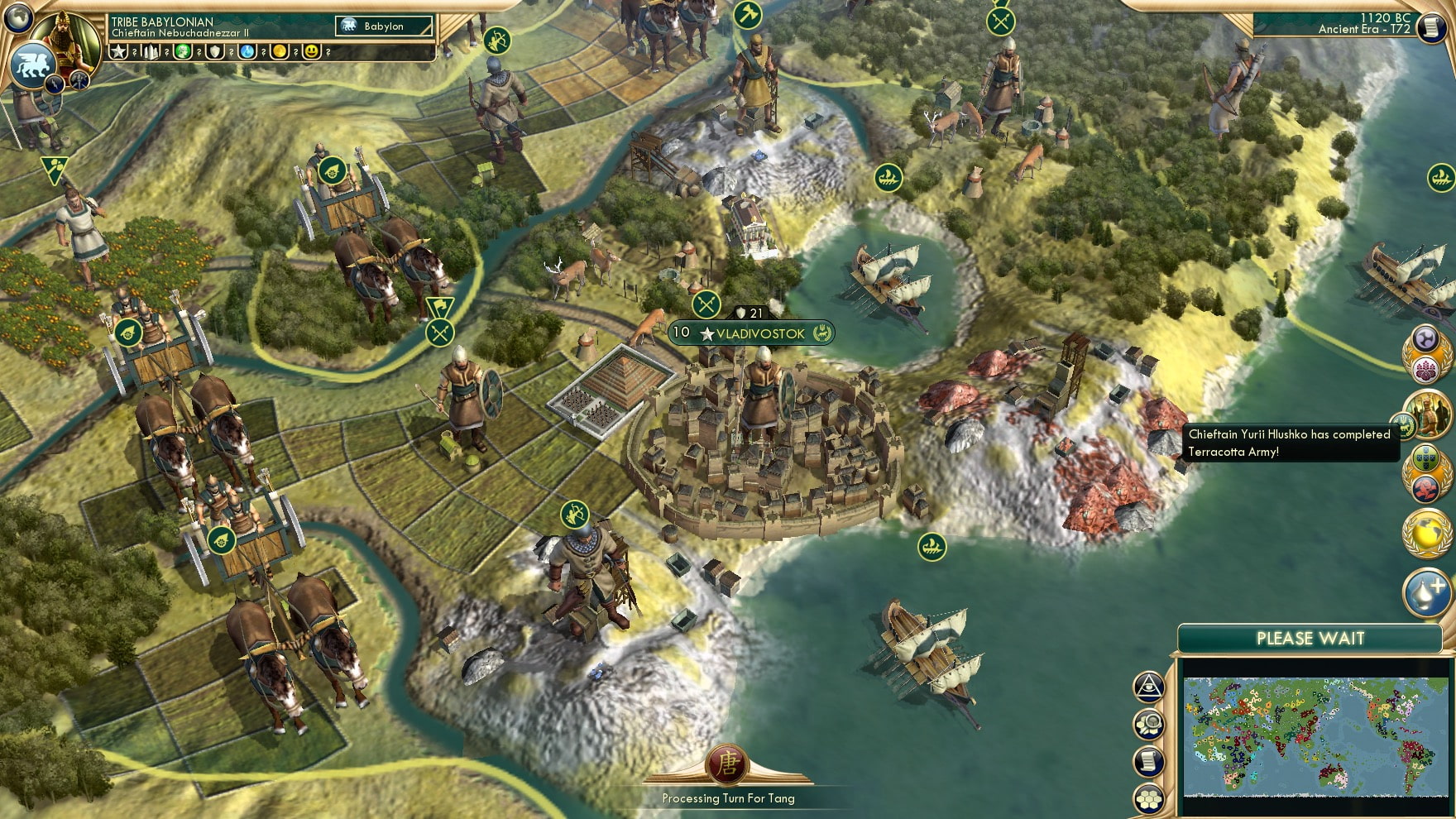Open the gold coin treasury indicator
1456x819 pixels.
280,52
